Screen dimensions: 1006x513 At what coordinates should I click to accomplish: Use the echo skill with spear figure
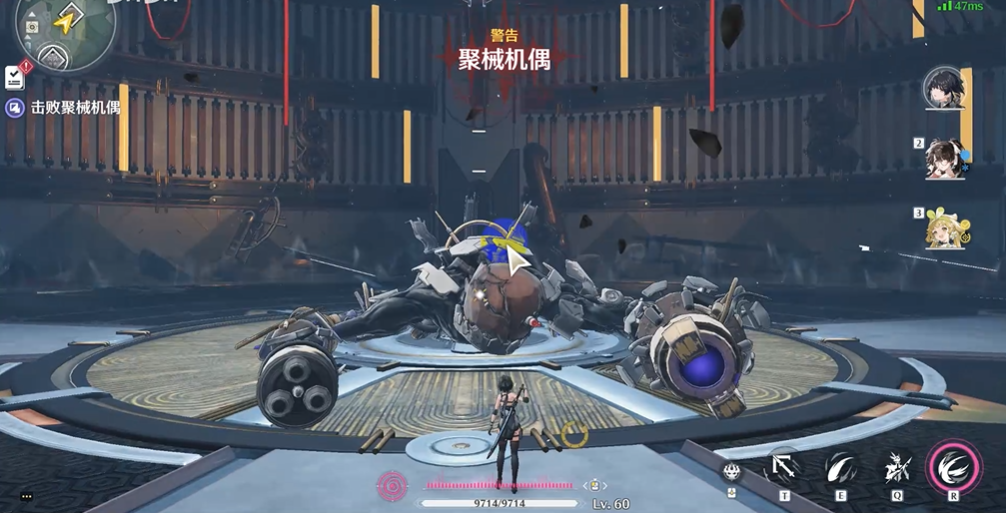click(x=896, y=468)
